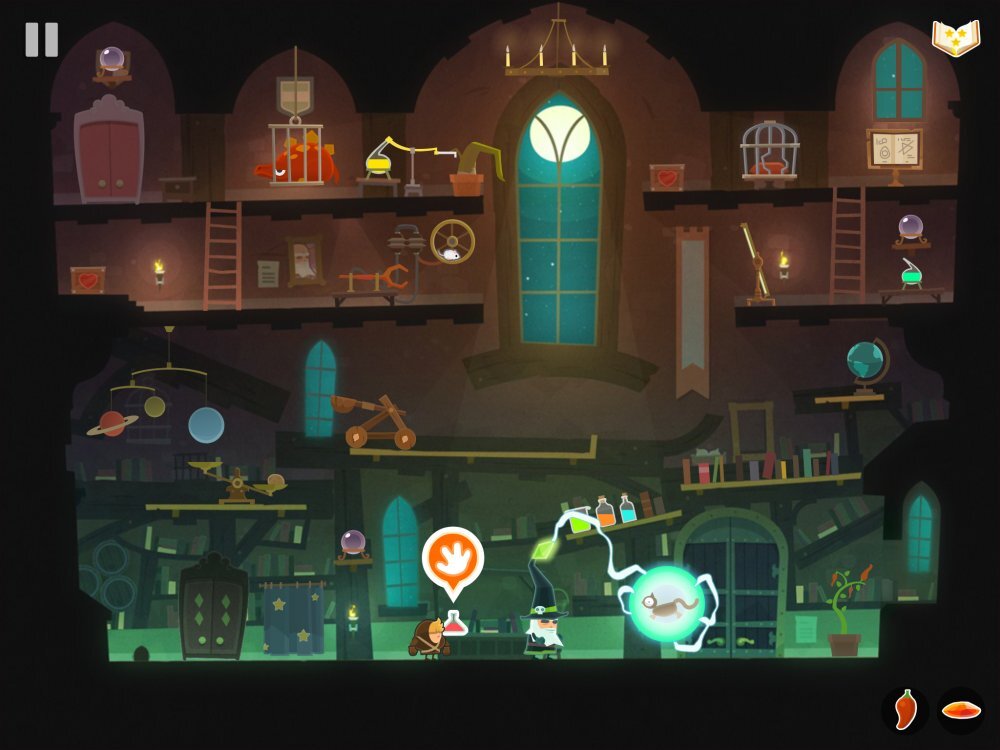1000x750 pixels.
Task: Select the chili pepper inventory item
Action: (x=905, y=710)
